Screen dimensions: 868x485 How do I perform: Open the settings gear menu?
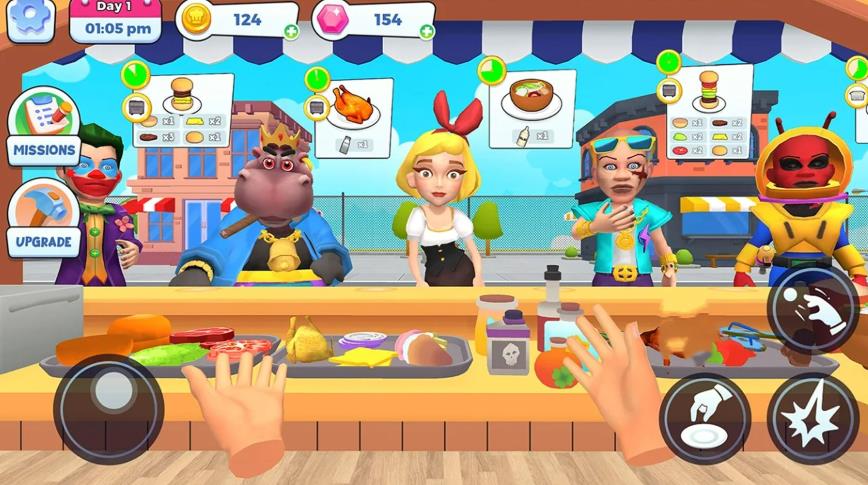tap(31, 21)
